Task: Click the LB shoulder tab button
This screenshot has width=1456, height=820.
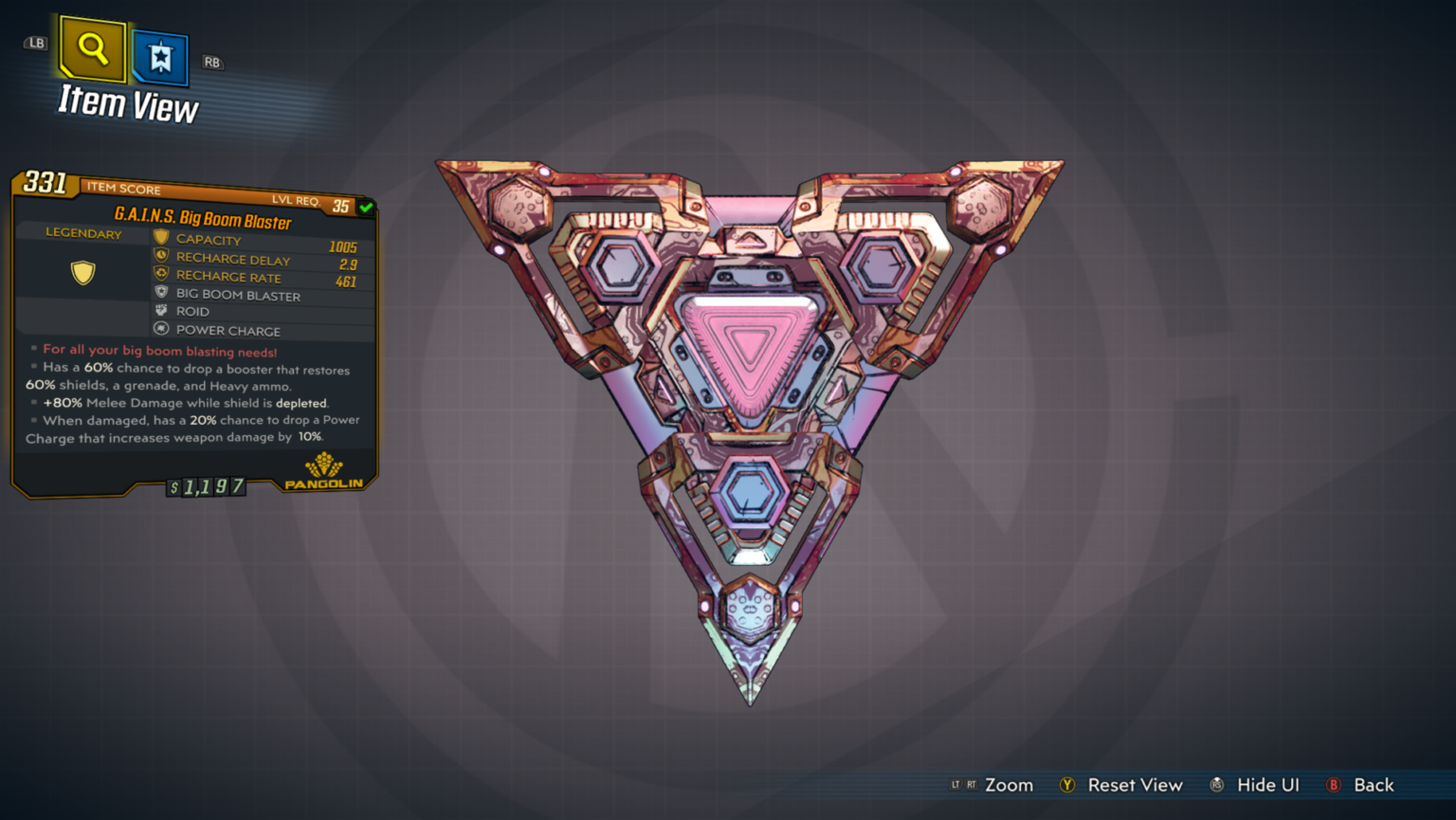Action: coord(35,43)
